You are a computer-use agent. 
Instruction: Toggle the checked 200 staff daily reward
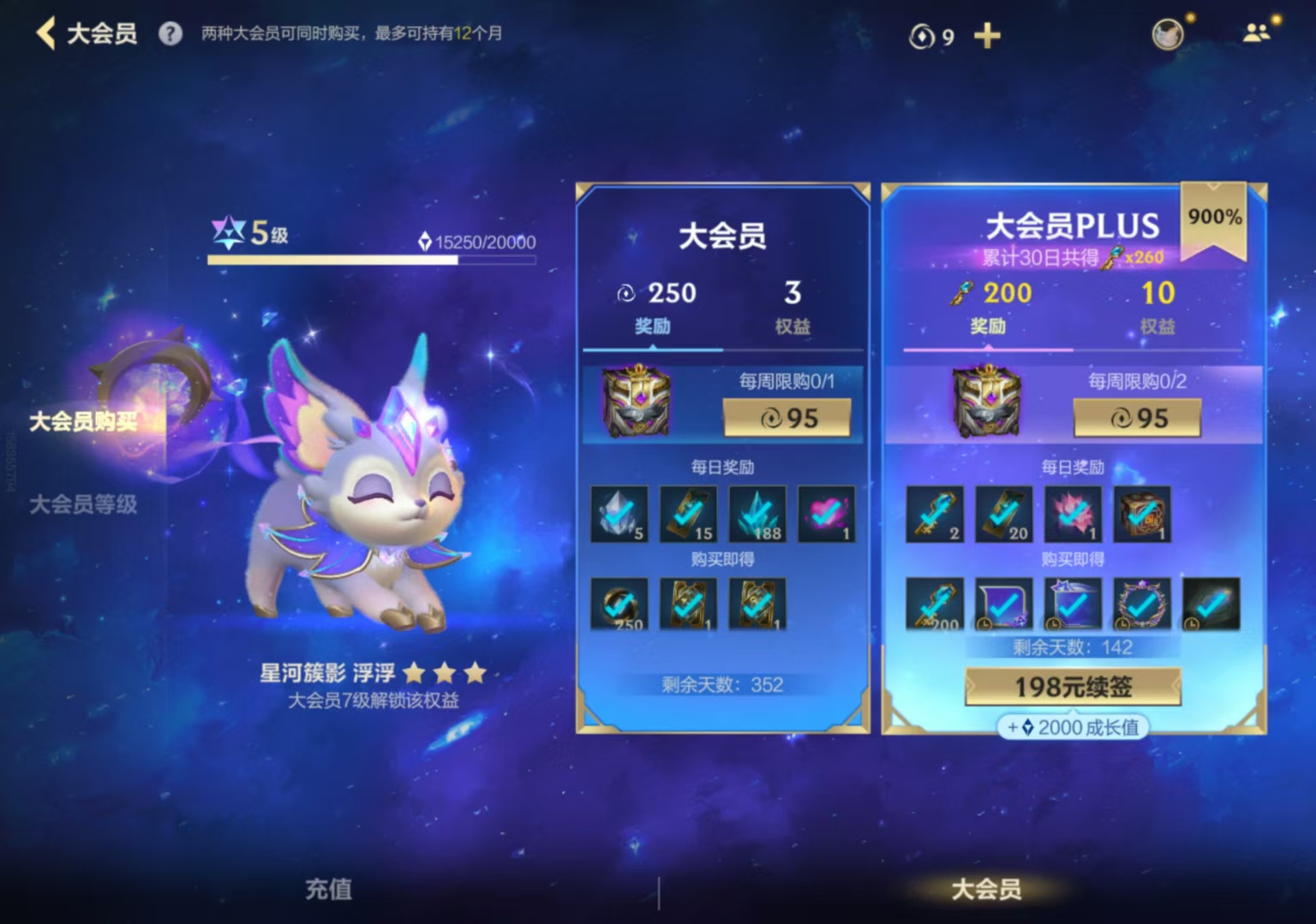[x=935, y=604]
